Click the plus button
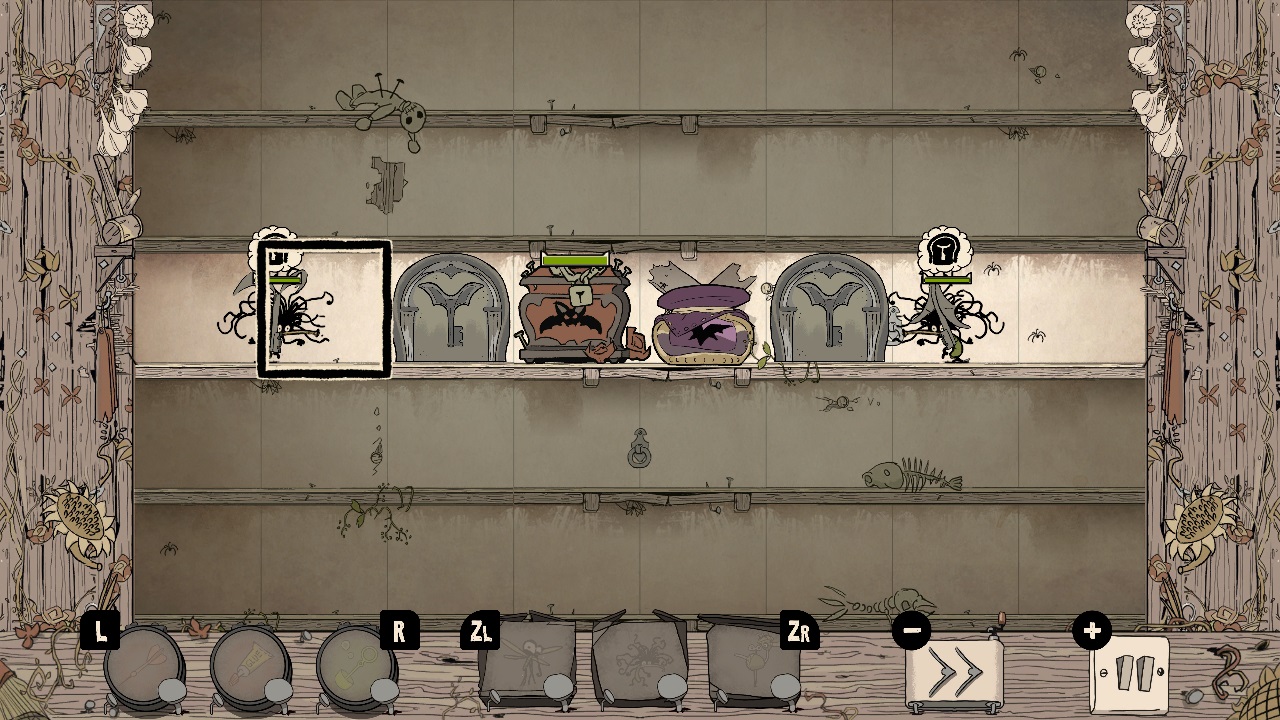 point(1092,630)
